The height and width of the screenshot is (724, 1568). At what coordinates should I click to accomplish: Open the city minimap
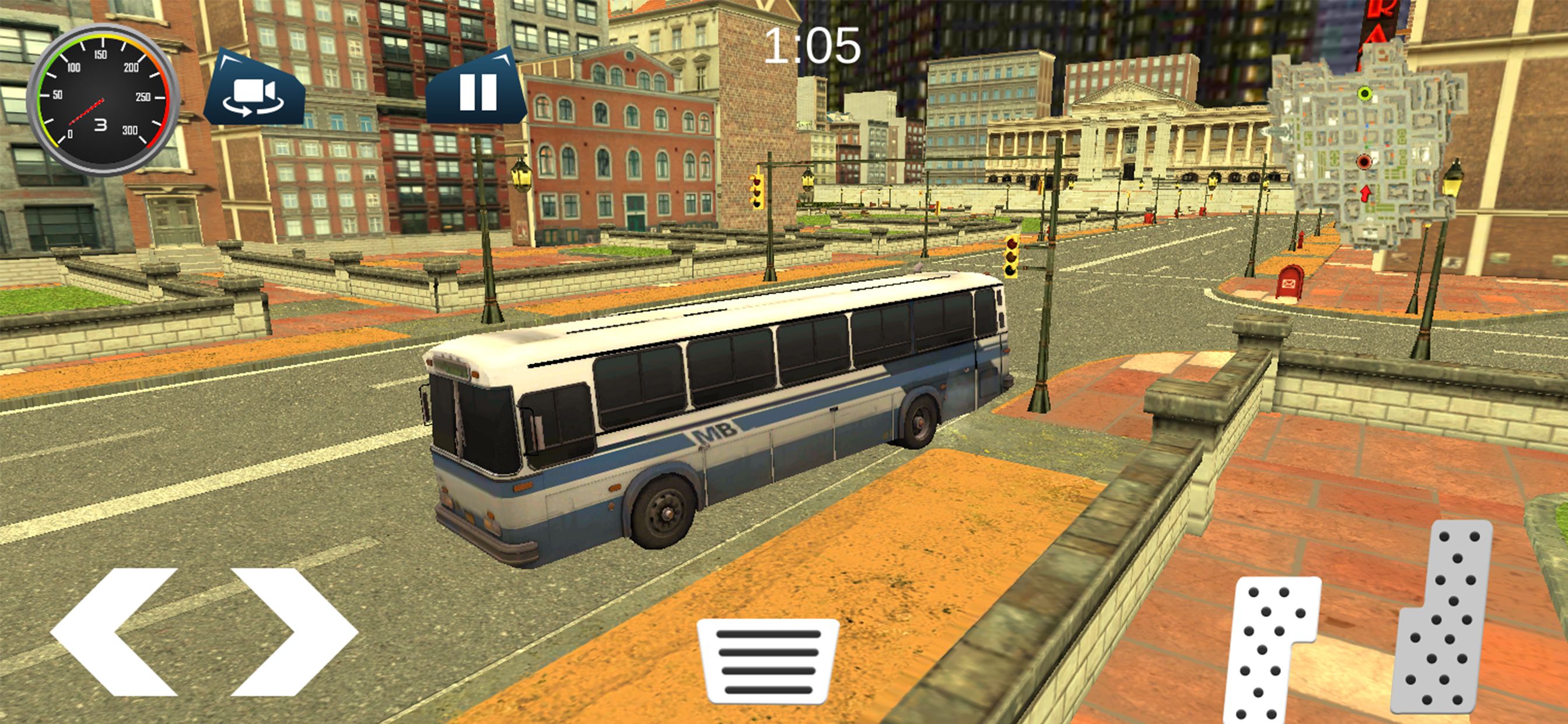(x=1366, y=146)
